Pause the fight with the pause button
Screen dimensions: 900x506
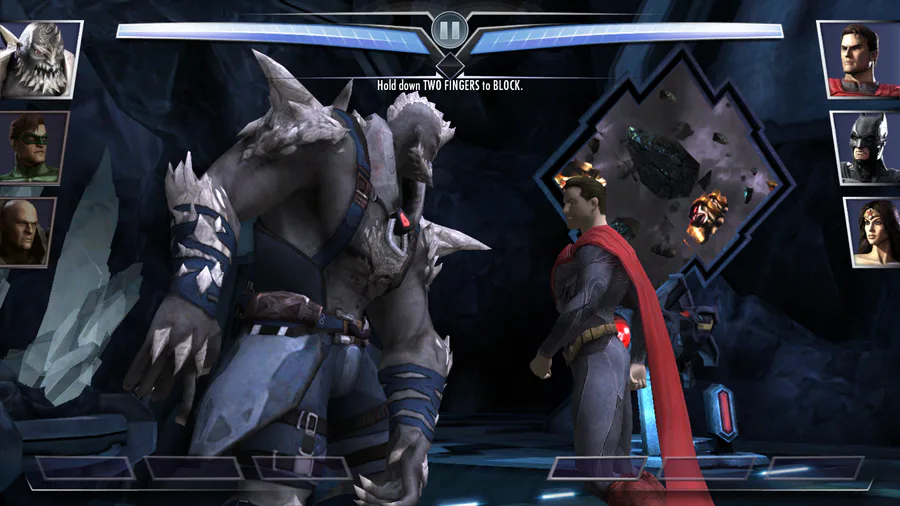pos(449,31)
